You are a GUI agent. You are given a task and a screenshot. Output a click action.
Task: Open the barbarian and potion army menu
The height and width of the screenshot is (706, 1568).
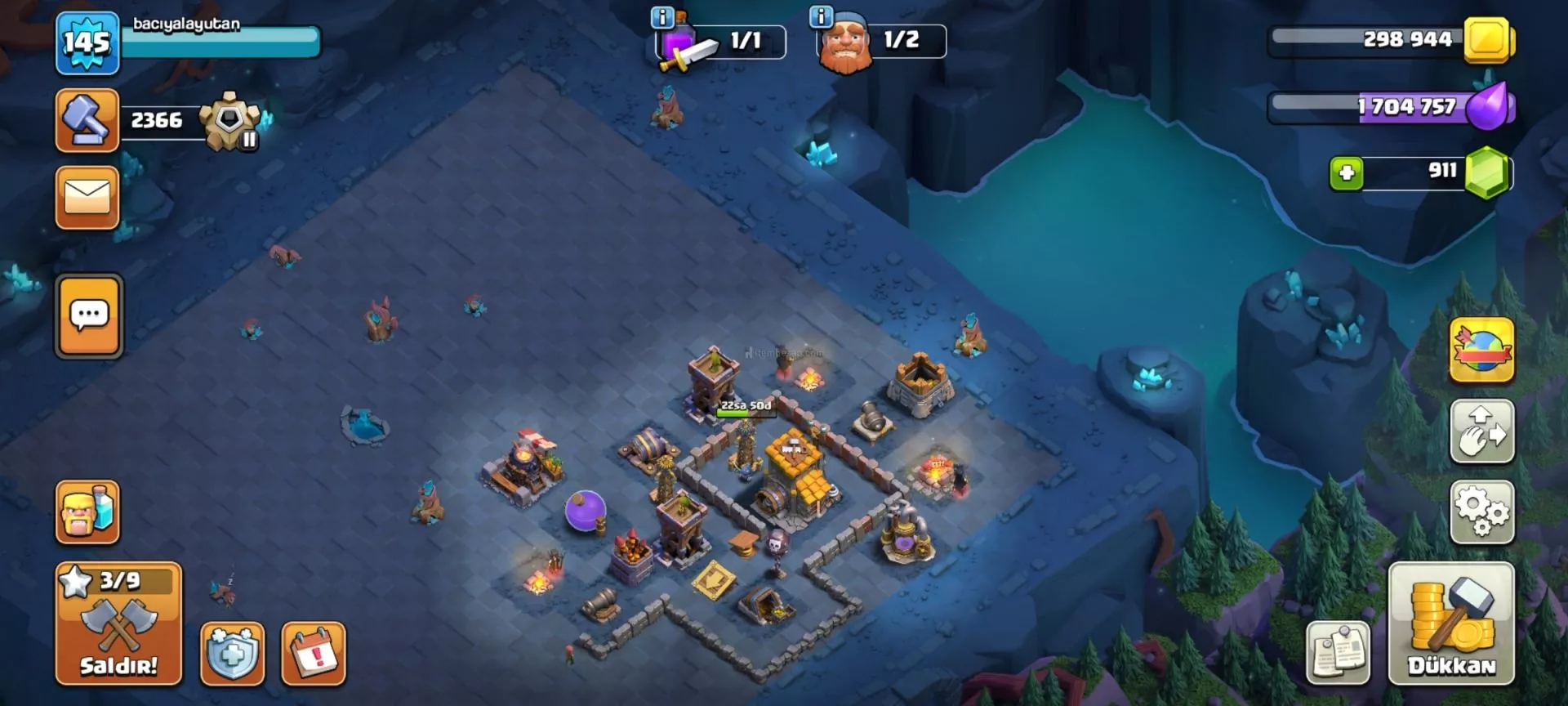[87, 512]
